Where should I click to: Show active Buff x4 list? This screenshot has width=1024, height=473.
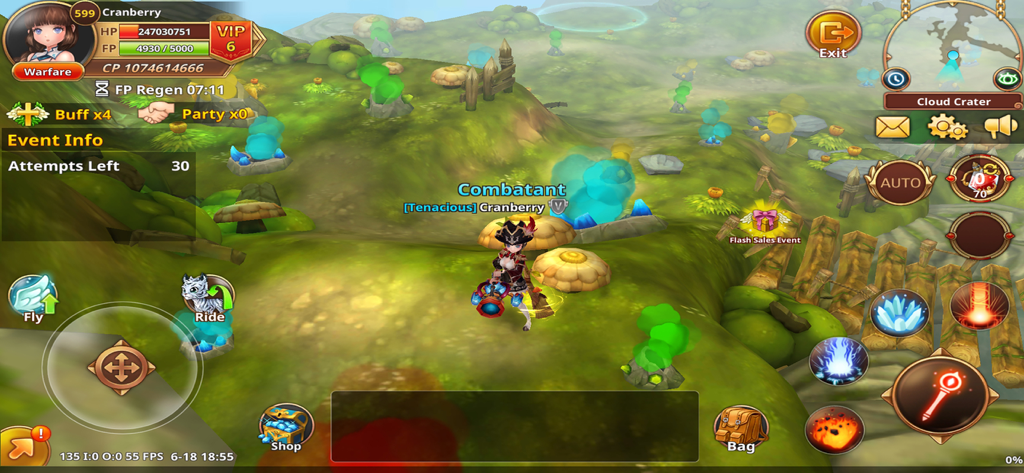click(58, 114)
